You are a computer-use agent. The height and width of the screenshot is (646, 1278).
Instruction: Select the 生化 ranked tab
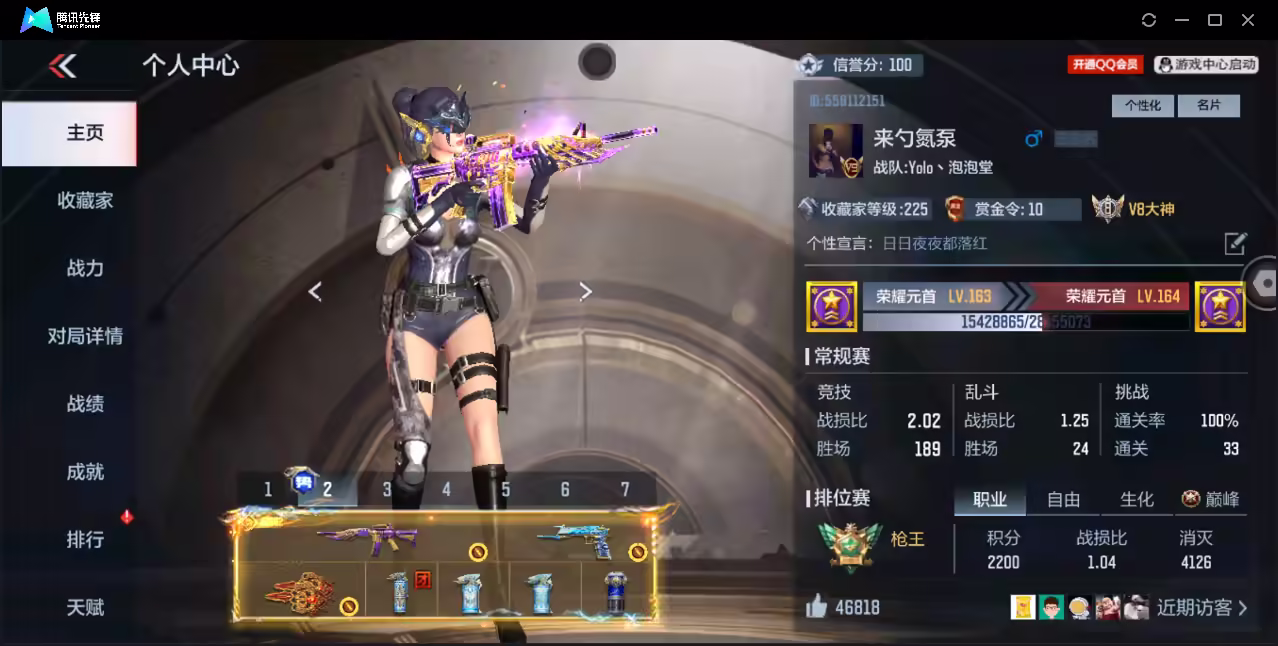pyautogui.click(x=1136, y=499)
